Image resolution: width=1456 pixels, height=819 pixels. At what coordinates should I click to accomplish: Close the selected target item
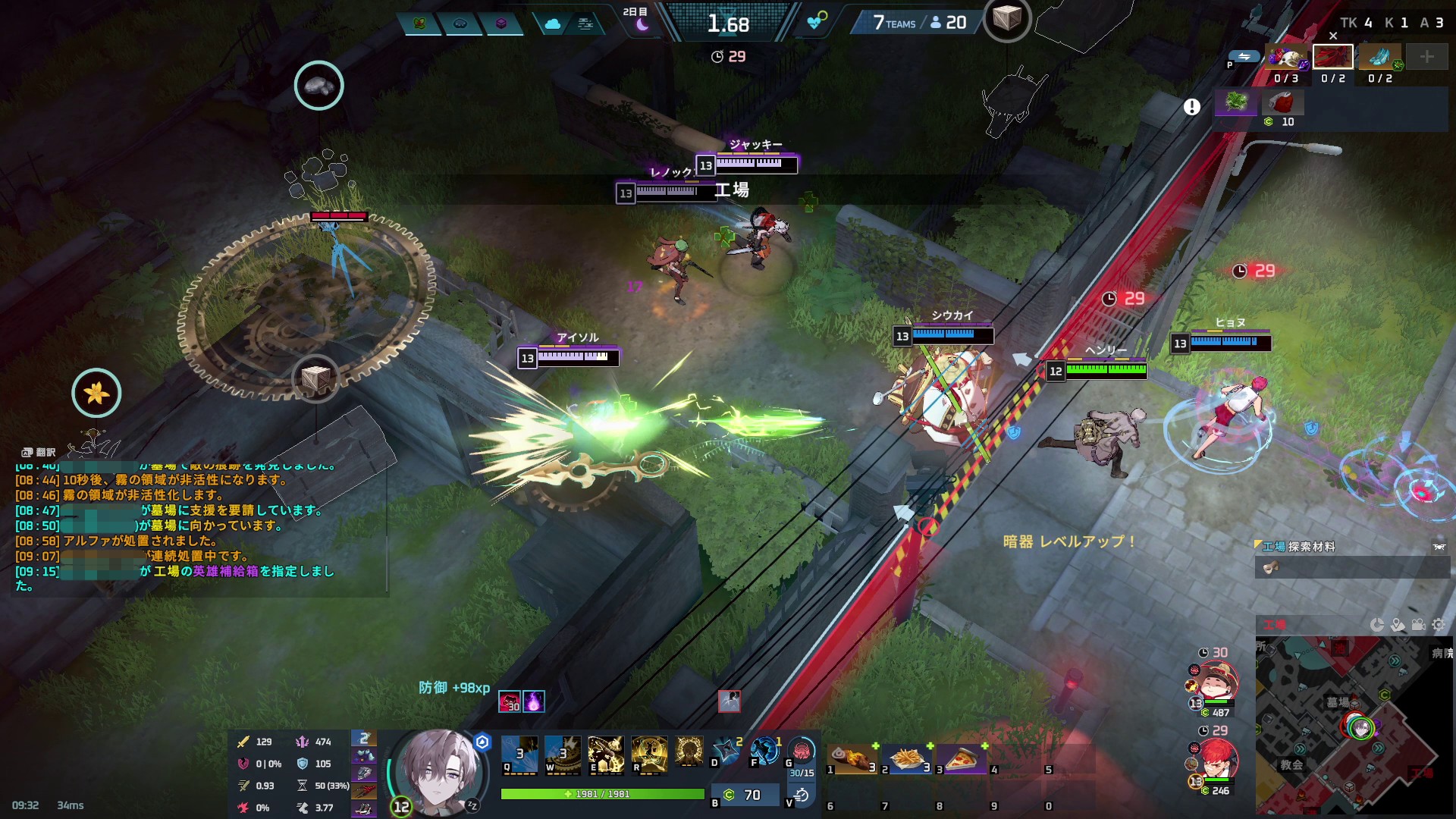tap(1333, 36)
